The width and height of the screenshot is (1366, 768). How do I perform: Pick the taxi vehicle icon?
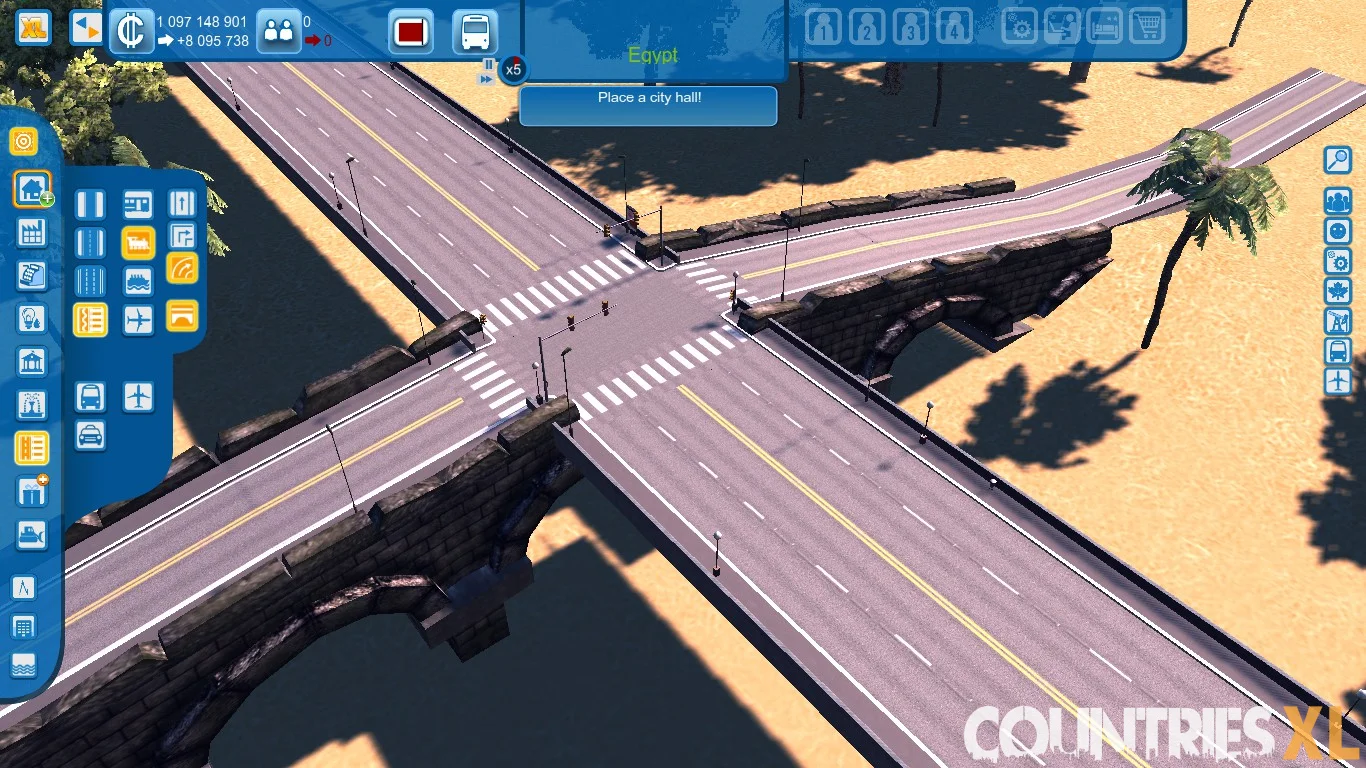90,436
